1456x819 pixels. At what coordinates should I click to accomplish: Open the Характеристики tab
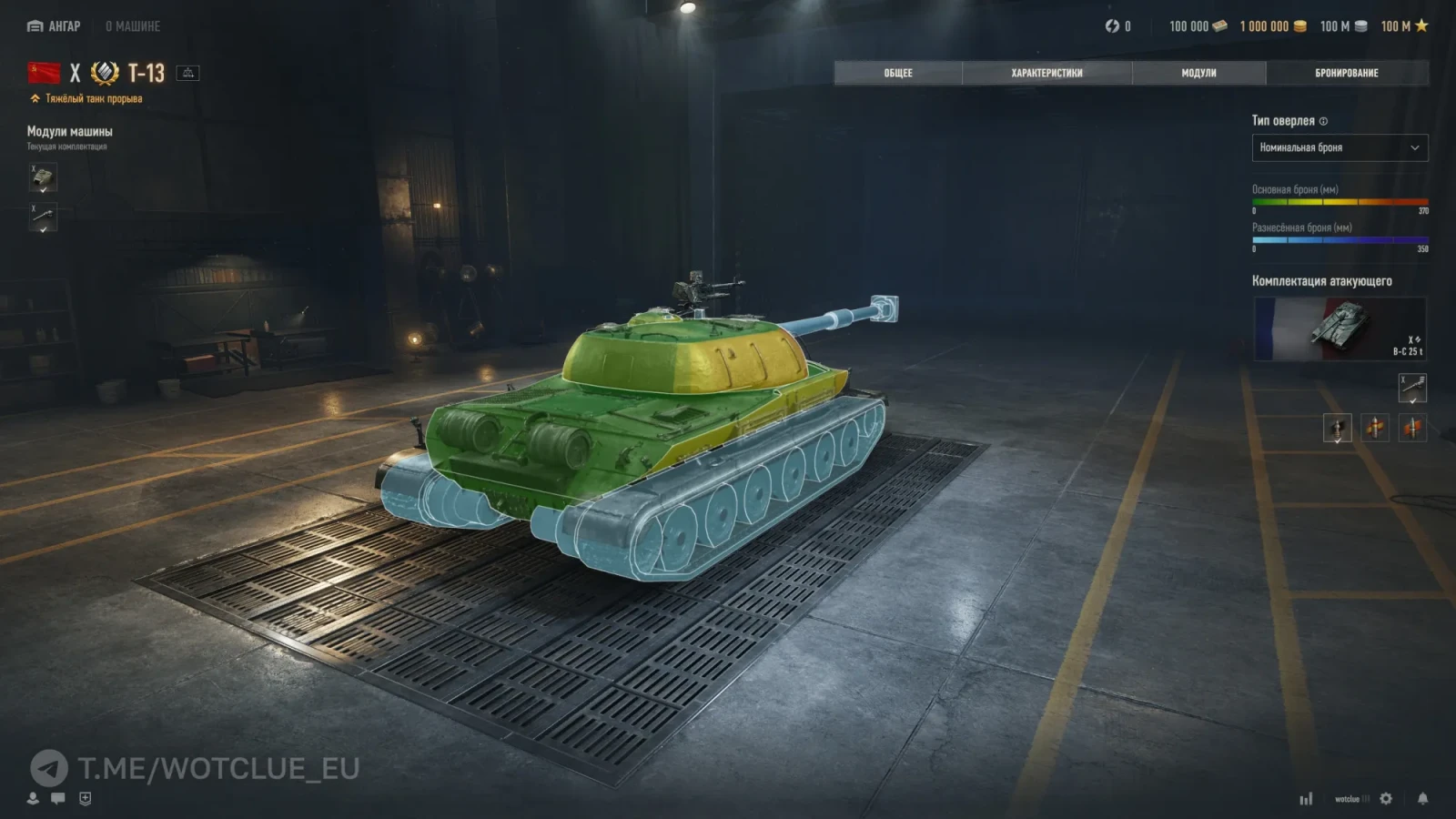[1046, 73]
